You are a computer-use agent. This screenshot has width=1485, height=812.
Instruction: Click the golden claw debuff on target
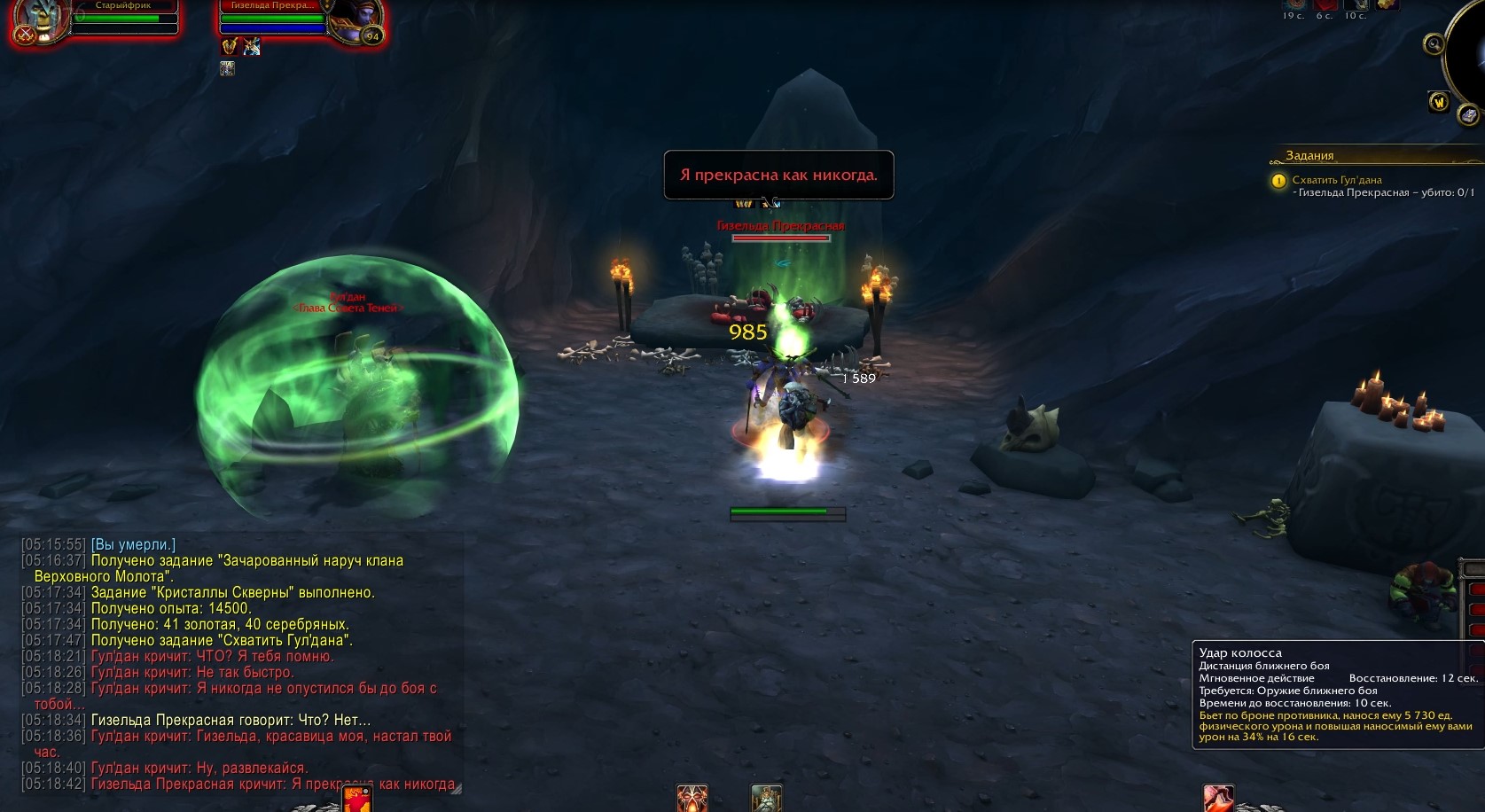click(230, 47)
